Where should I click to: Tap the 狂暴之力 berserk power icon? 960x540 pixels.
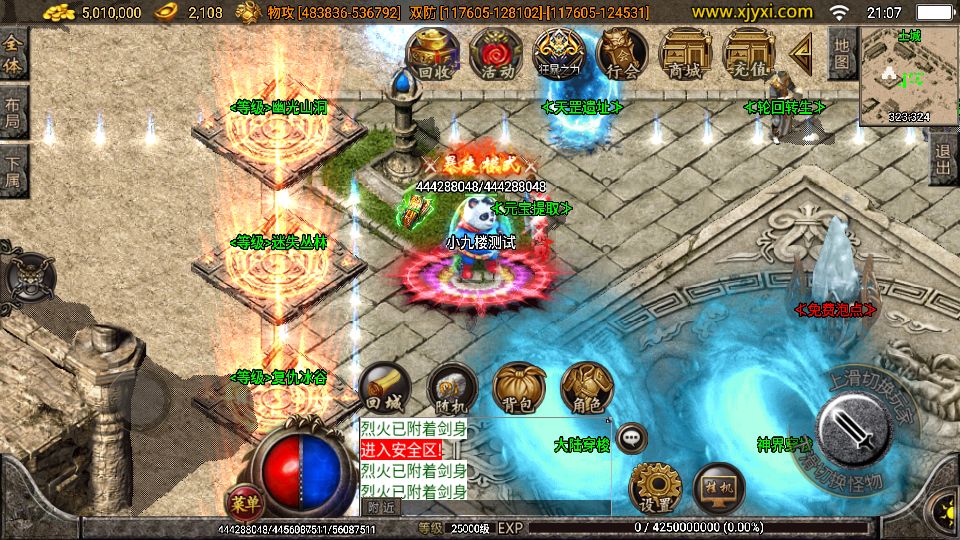[x=558, y=54]
